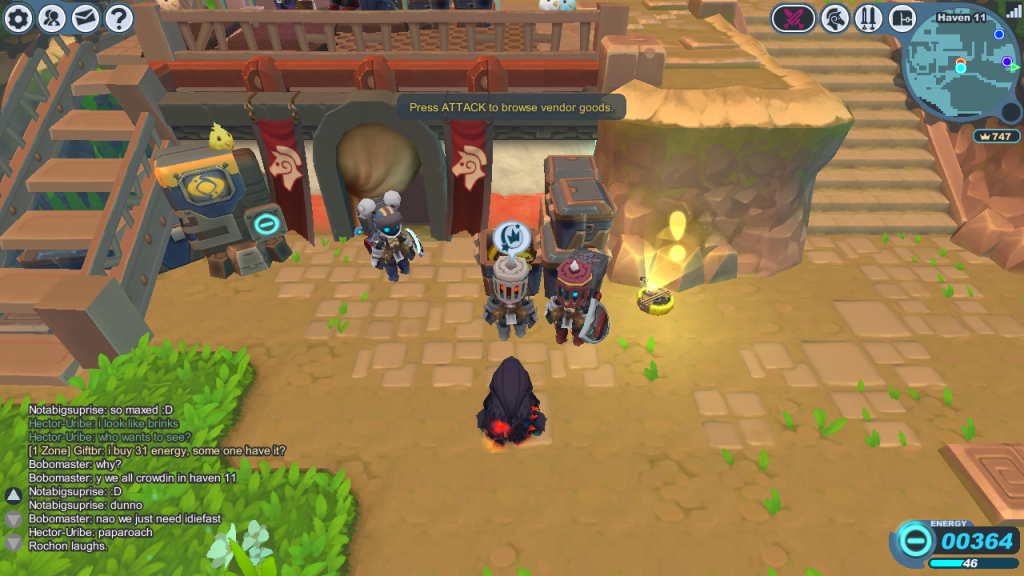
Task: Check mail via the envelope icon
Action: (86, 17)
